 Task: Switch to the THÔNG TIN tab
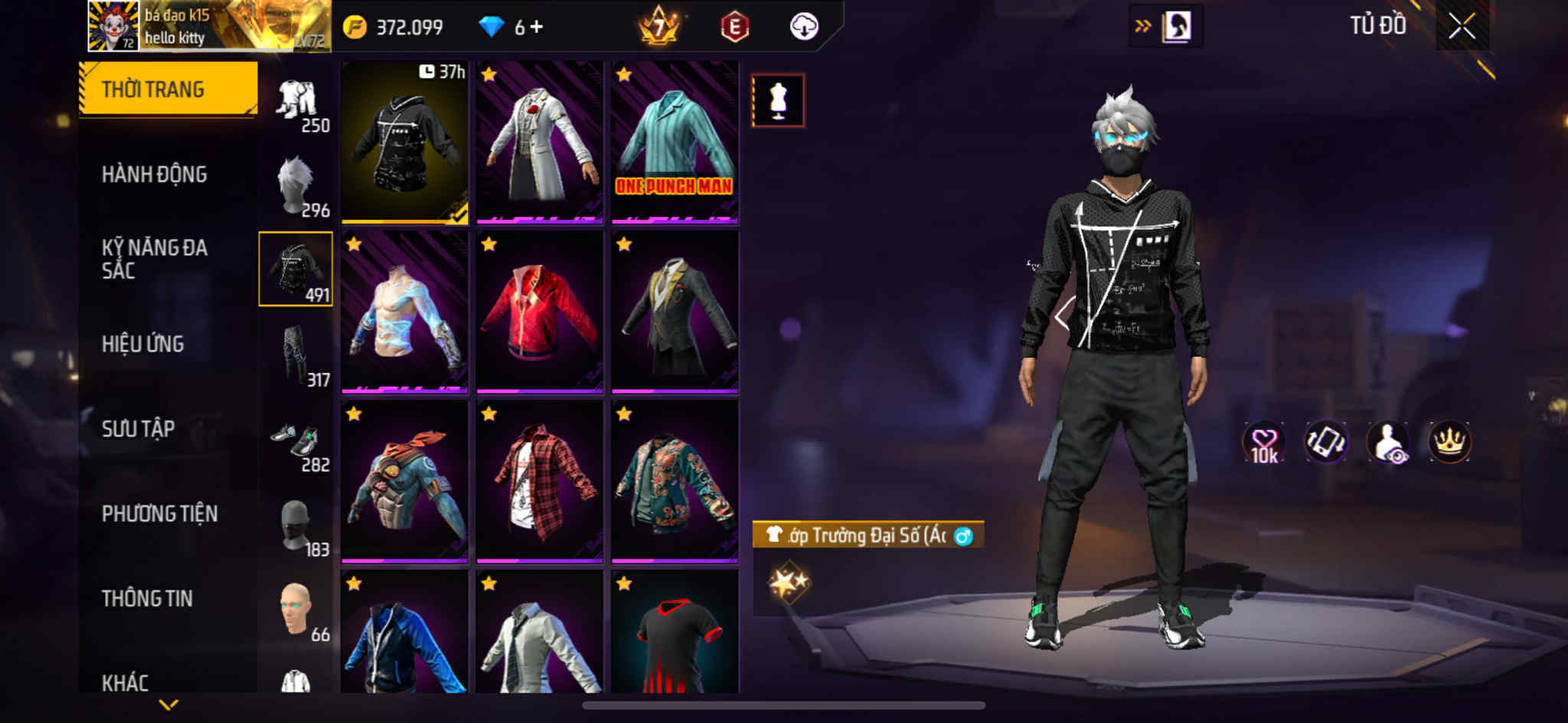[147, 599]
